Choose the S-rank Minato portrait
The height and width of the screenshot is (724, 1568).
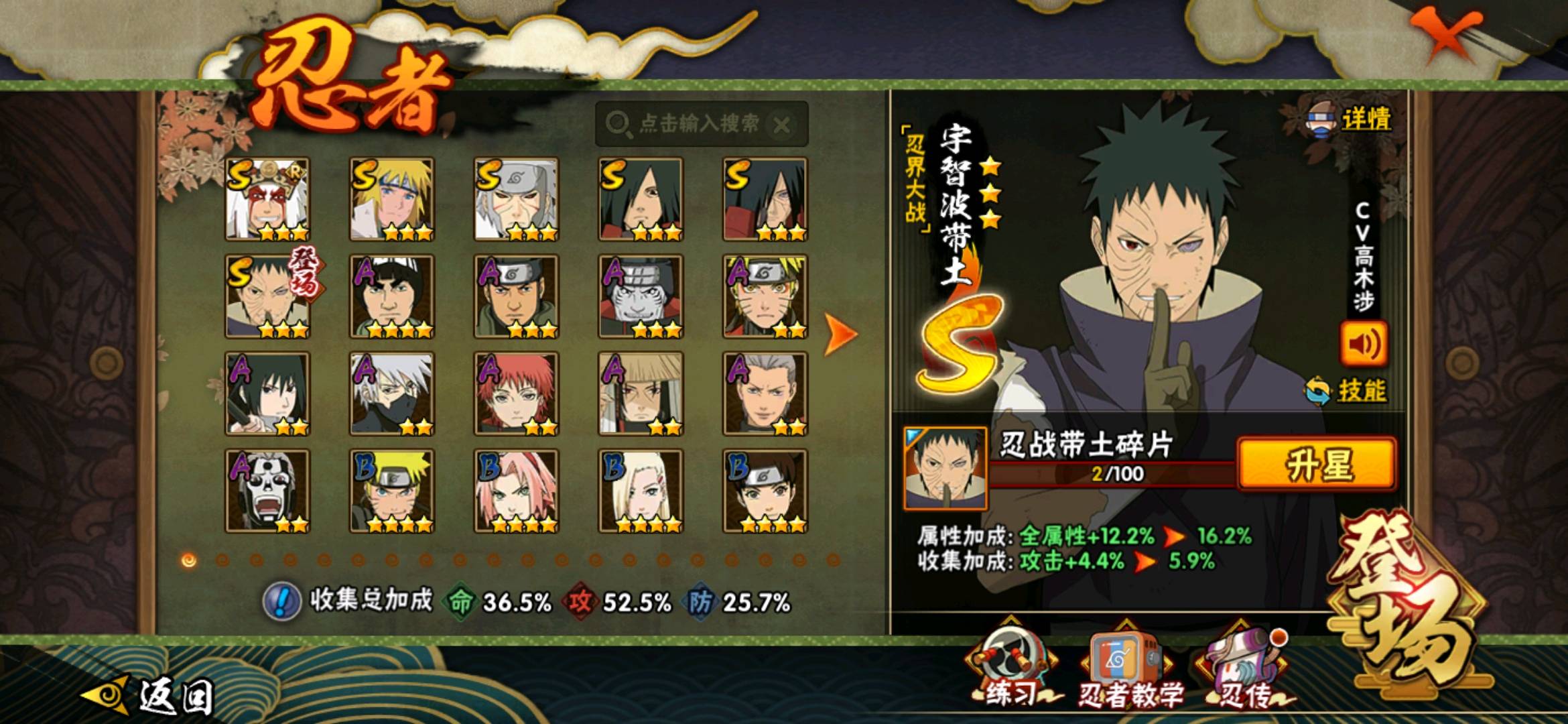tap(392, 199)
